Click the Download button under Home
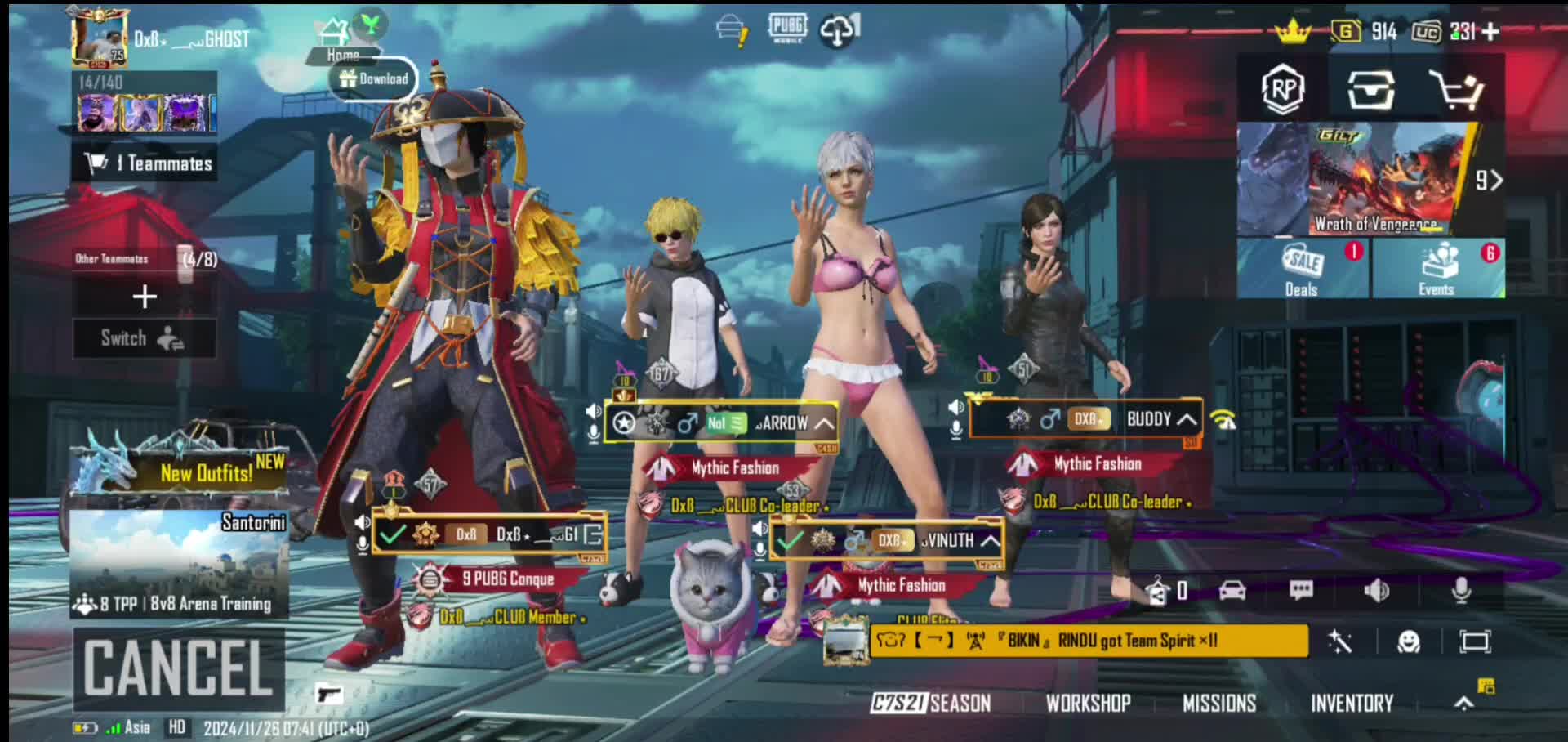Image resolution: width=1568 pixels, height=742 pixels. point(374,79)
